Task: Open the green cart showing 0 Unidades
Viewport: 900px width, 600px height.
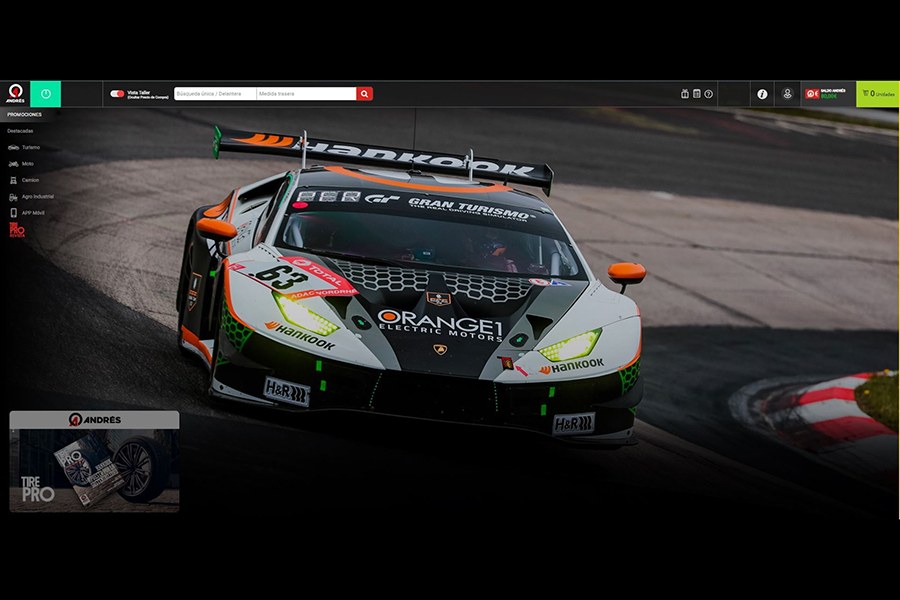Action: [x=878, y=94]
